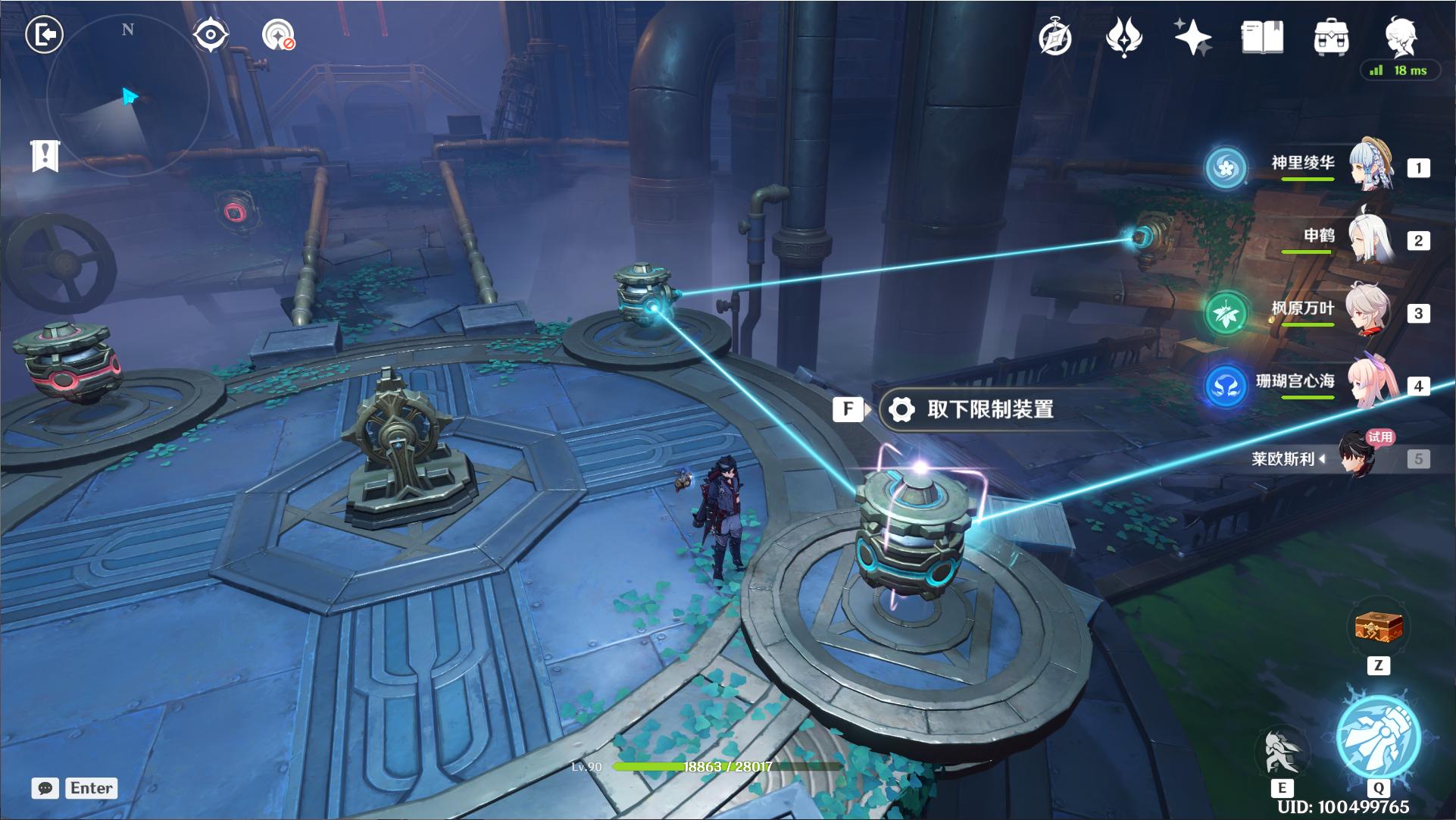Open the handbook book icon
1456x820 pixels.
[x=1262, y=37]
